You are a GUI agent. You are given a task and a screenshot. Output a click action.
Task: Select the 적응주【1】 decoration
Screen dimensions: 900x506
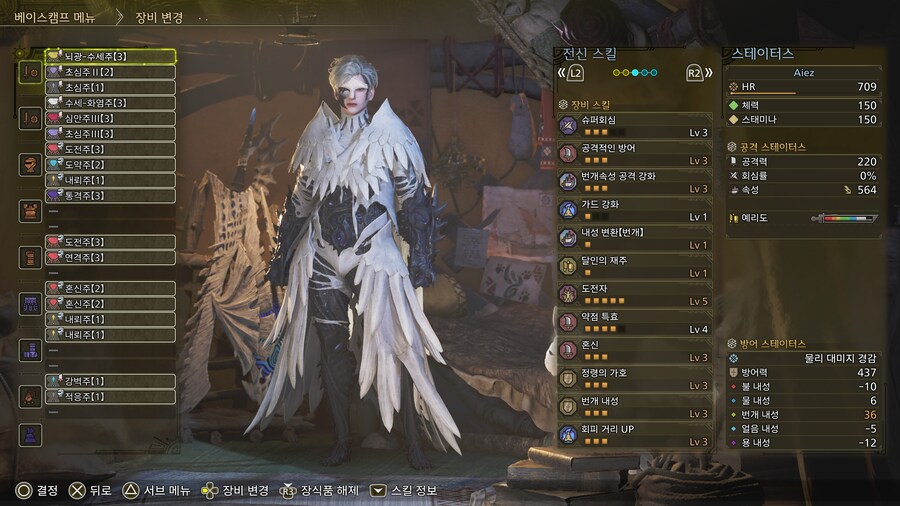110,397
